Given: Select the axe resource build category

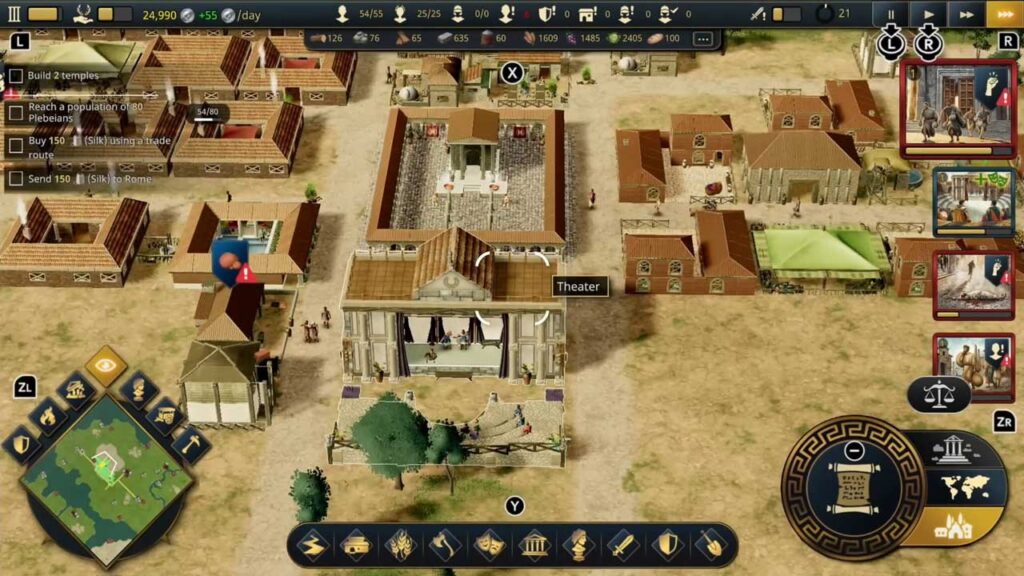Looking at the screenshot, I should pyautogui.click(x=446, y=545).
